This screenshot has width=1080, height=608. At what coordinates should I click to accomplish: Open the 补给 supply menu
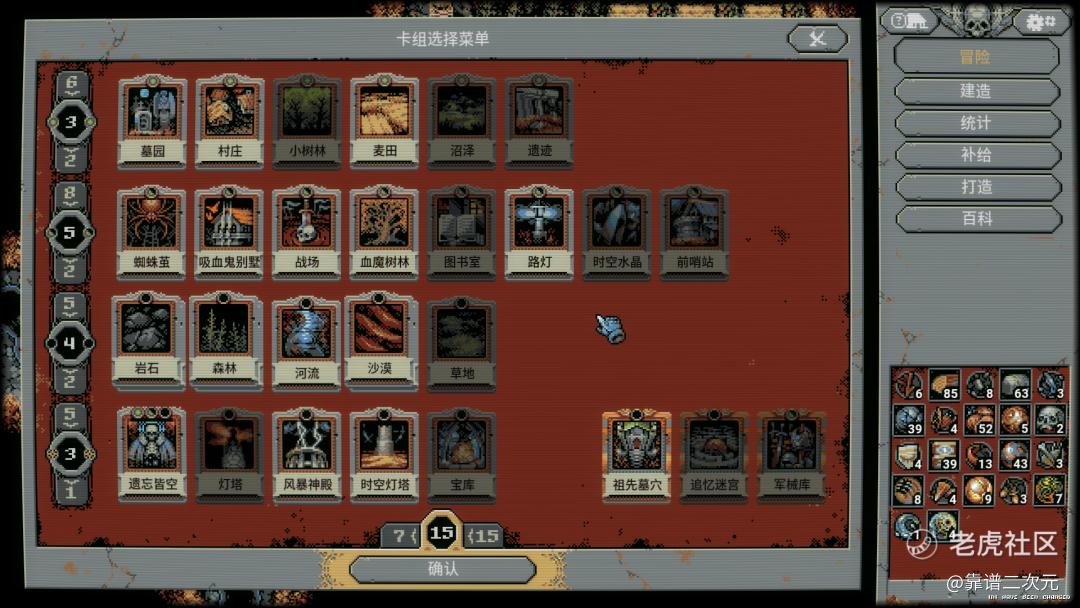(976, 155)
